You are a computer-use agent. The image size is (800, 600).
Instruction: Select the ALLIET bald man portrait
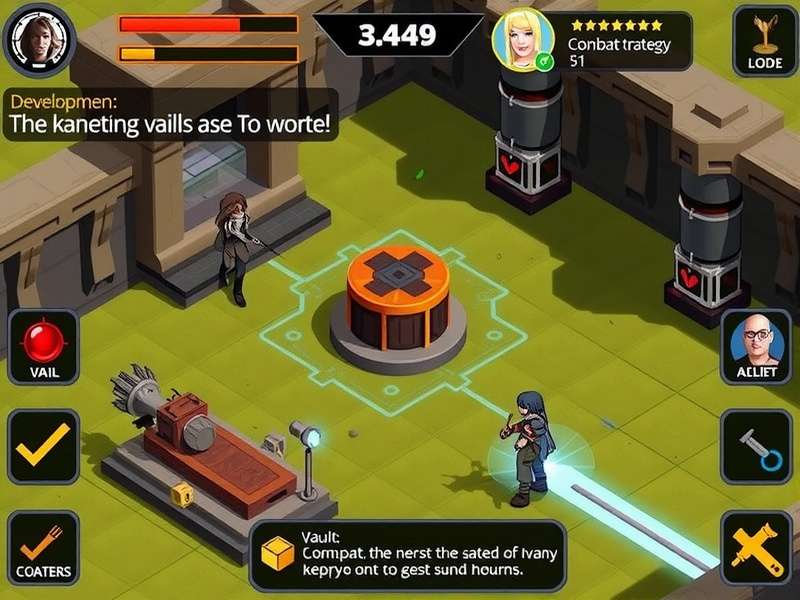pyautogui.click(x=757, y=346)
